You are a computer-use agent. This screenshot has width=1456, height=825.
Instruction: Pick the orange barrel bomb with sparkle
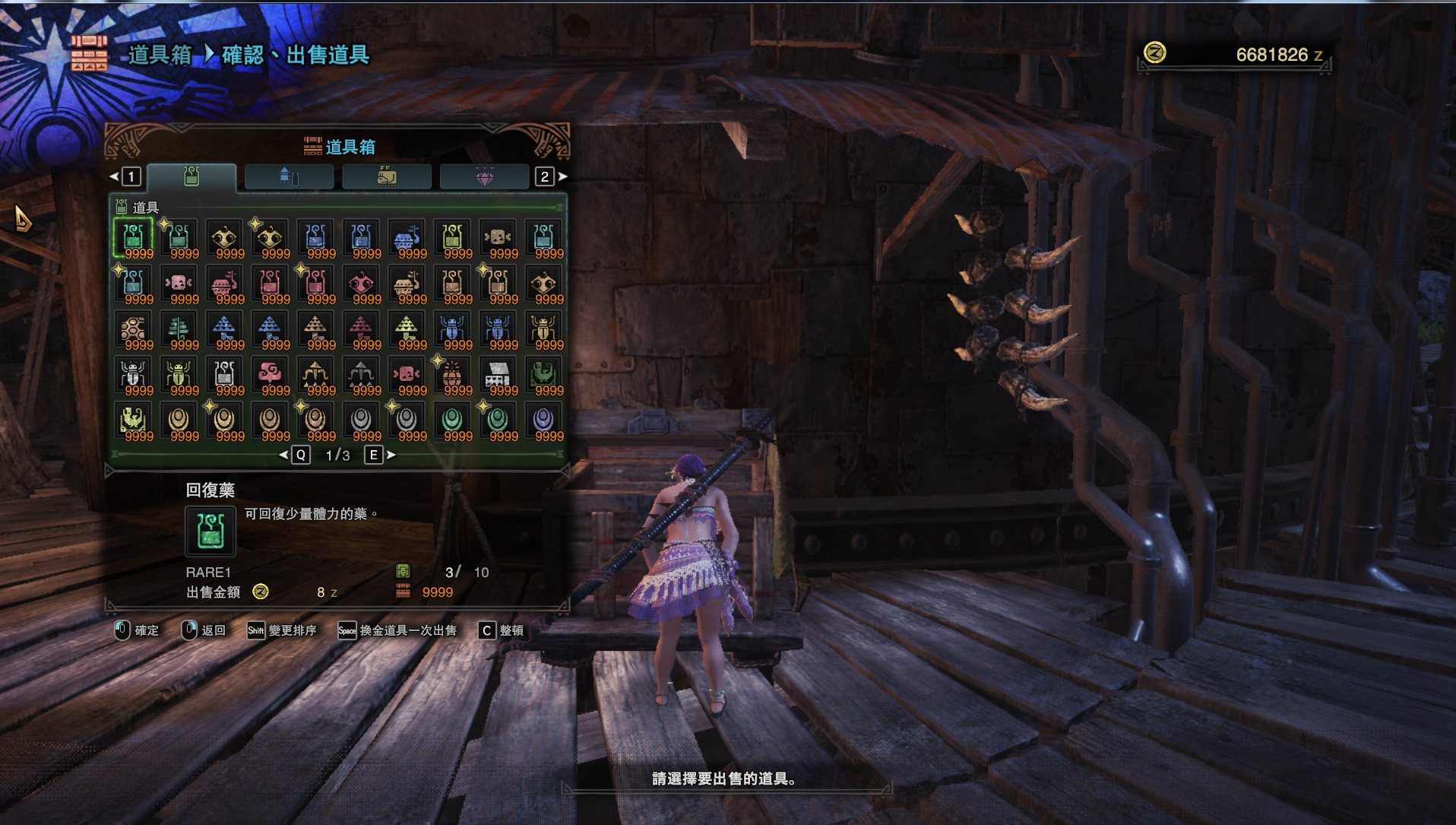(x=453, y=375)
